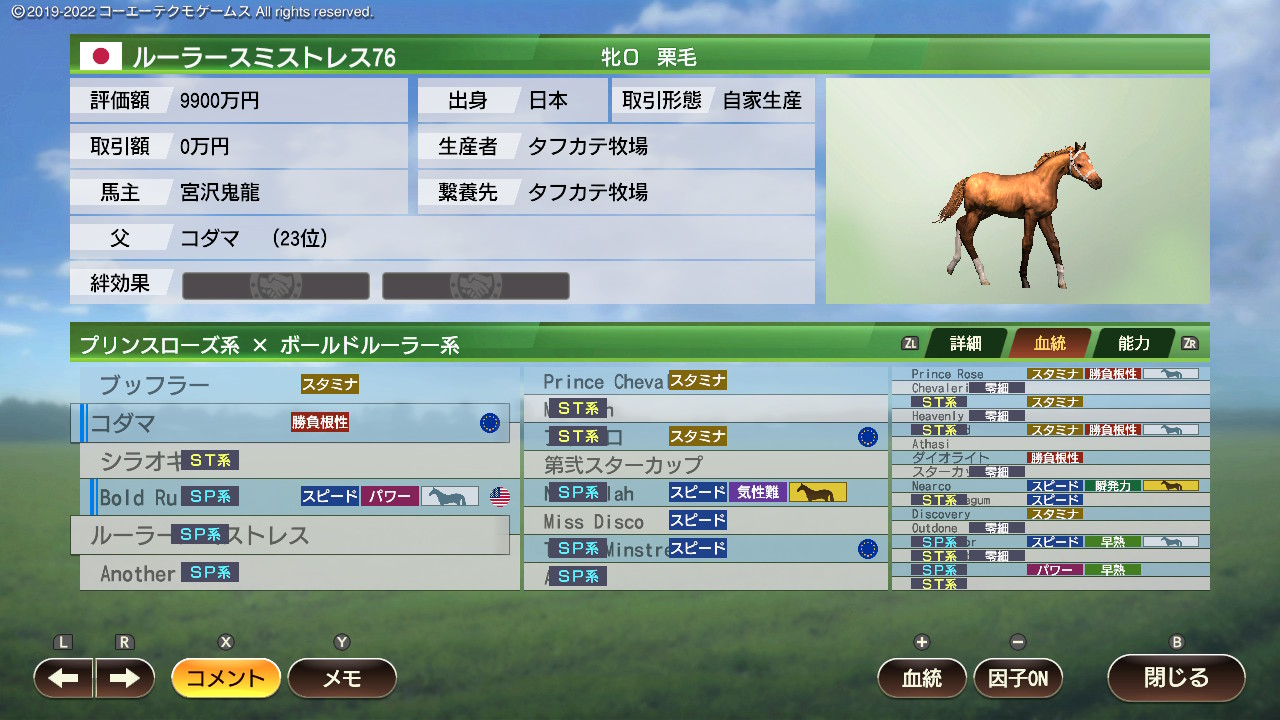Close the screen with 閉じる

[x=1176, y=678]
